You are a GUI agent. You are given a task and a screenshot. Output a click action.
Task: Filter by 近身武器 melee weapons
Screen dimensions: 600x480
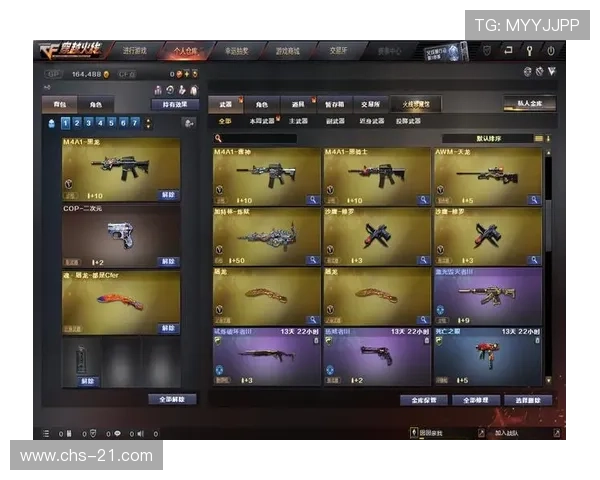click(x=372, y=121)
